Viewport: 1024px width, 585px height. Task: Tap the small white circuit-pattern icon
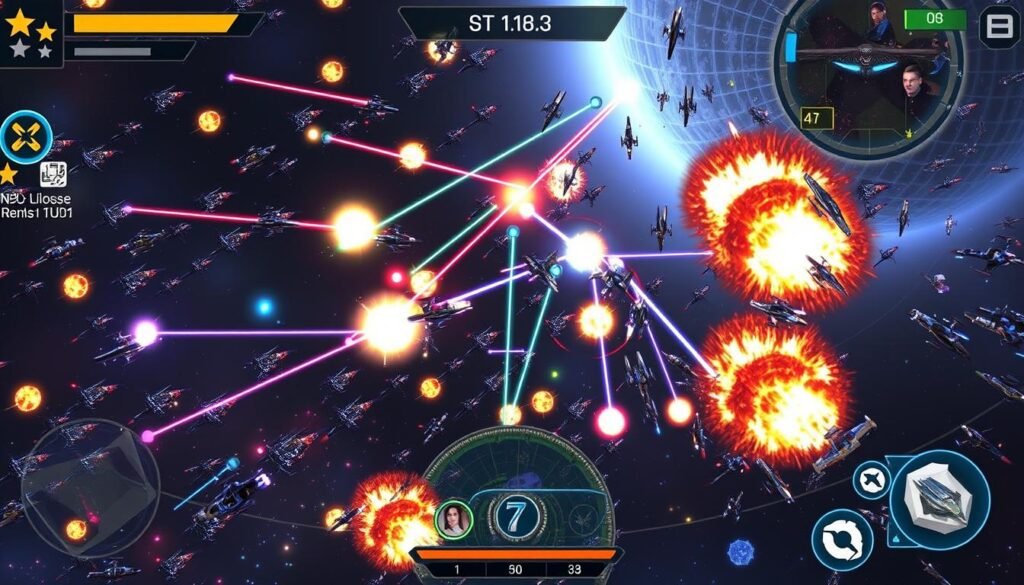click(53, 175)
